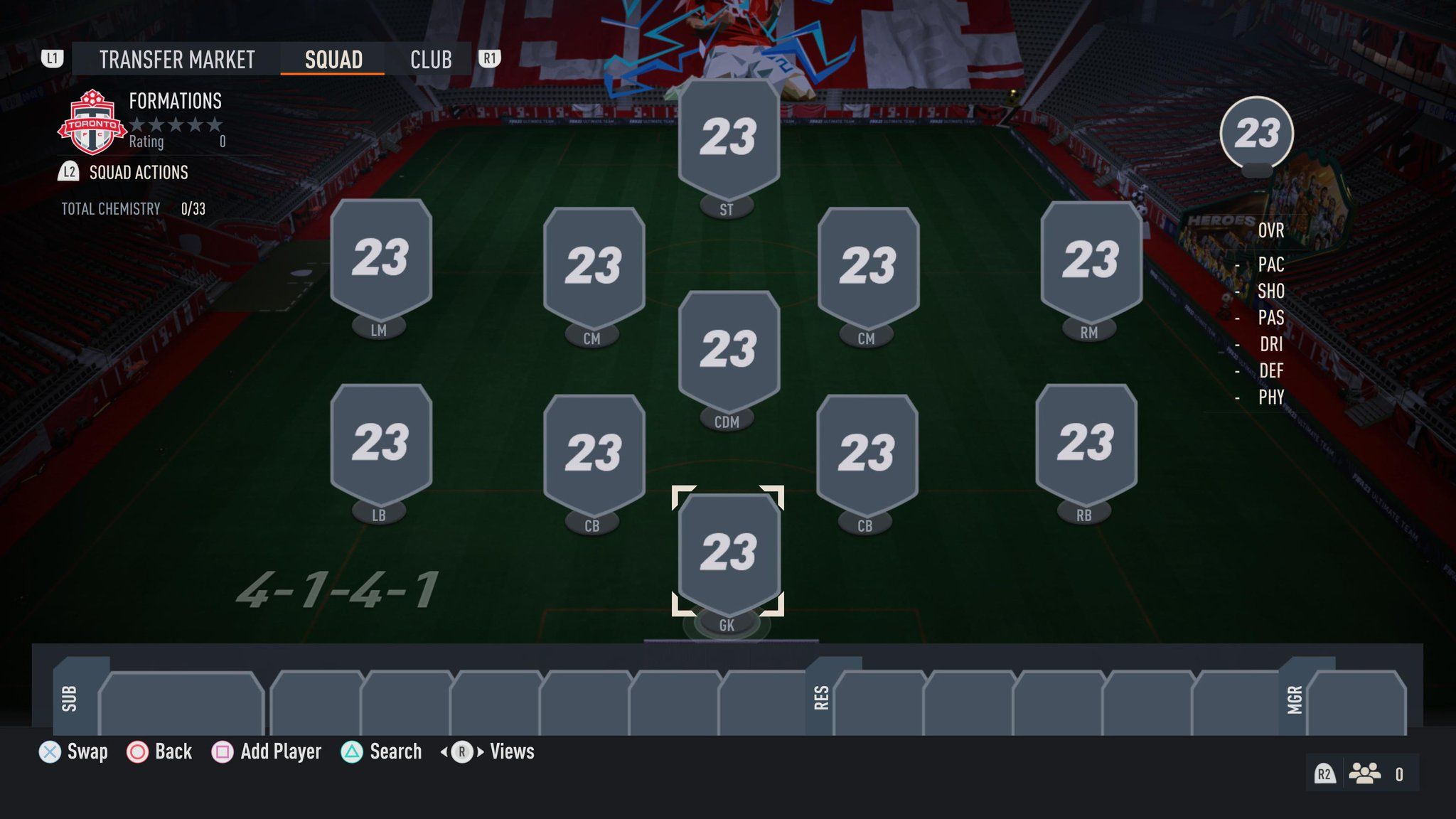The height and width of the screenshot is (819, 1456).
Task: Switch to the Club tab
Action: 430,60
